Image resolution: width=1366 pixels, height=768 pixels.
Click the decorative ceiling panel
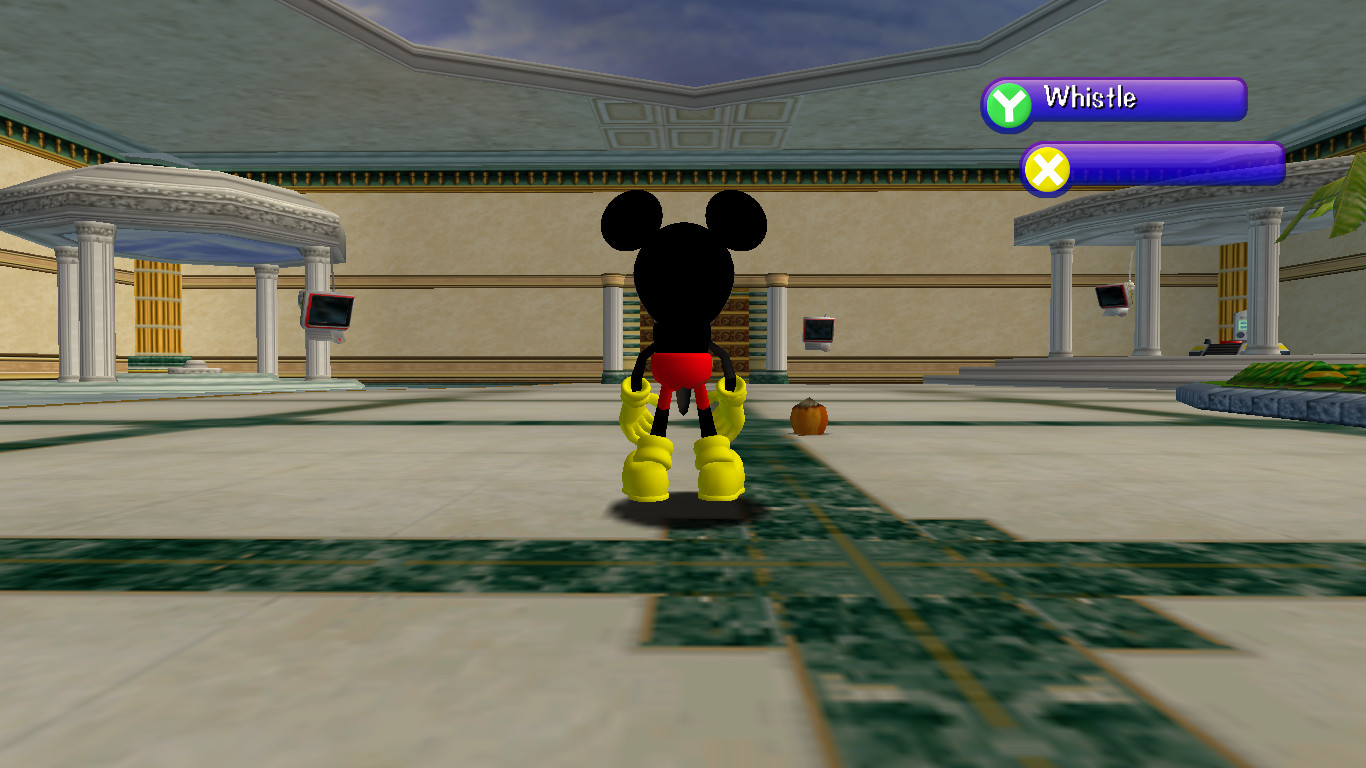click(690, 125)
